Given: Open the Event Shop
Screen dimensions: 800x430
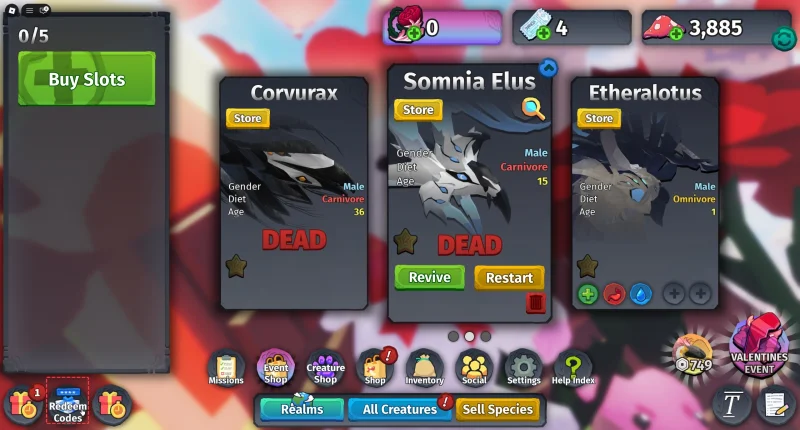Looking at the screenshot, I should pos(275,368).
